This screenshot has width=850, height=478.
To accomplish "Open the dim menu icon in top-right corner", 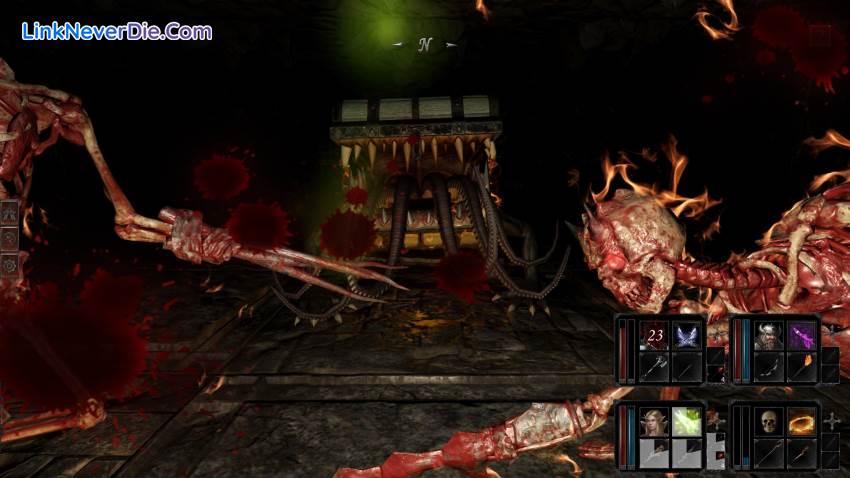I will tap(820, 37).
